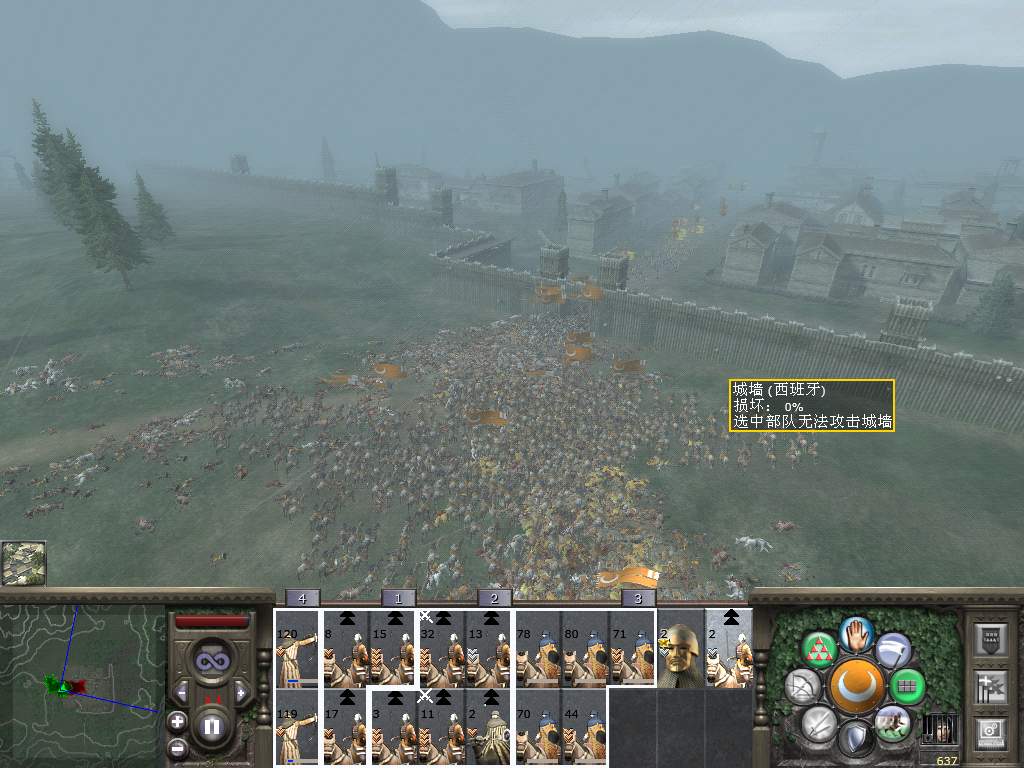Select the 120-man archer unit card

pos(296,649)
